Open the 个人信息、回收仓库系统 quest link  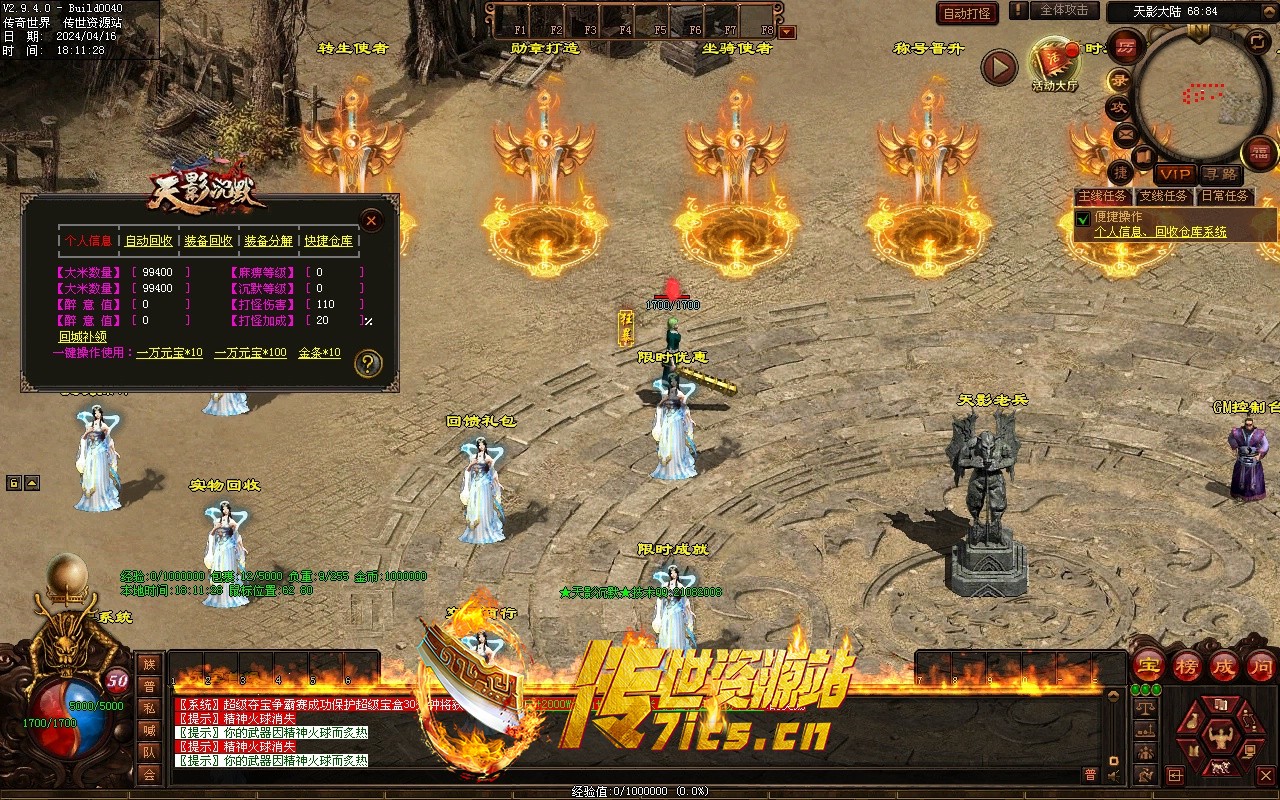[1160, 232]
